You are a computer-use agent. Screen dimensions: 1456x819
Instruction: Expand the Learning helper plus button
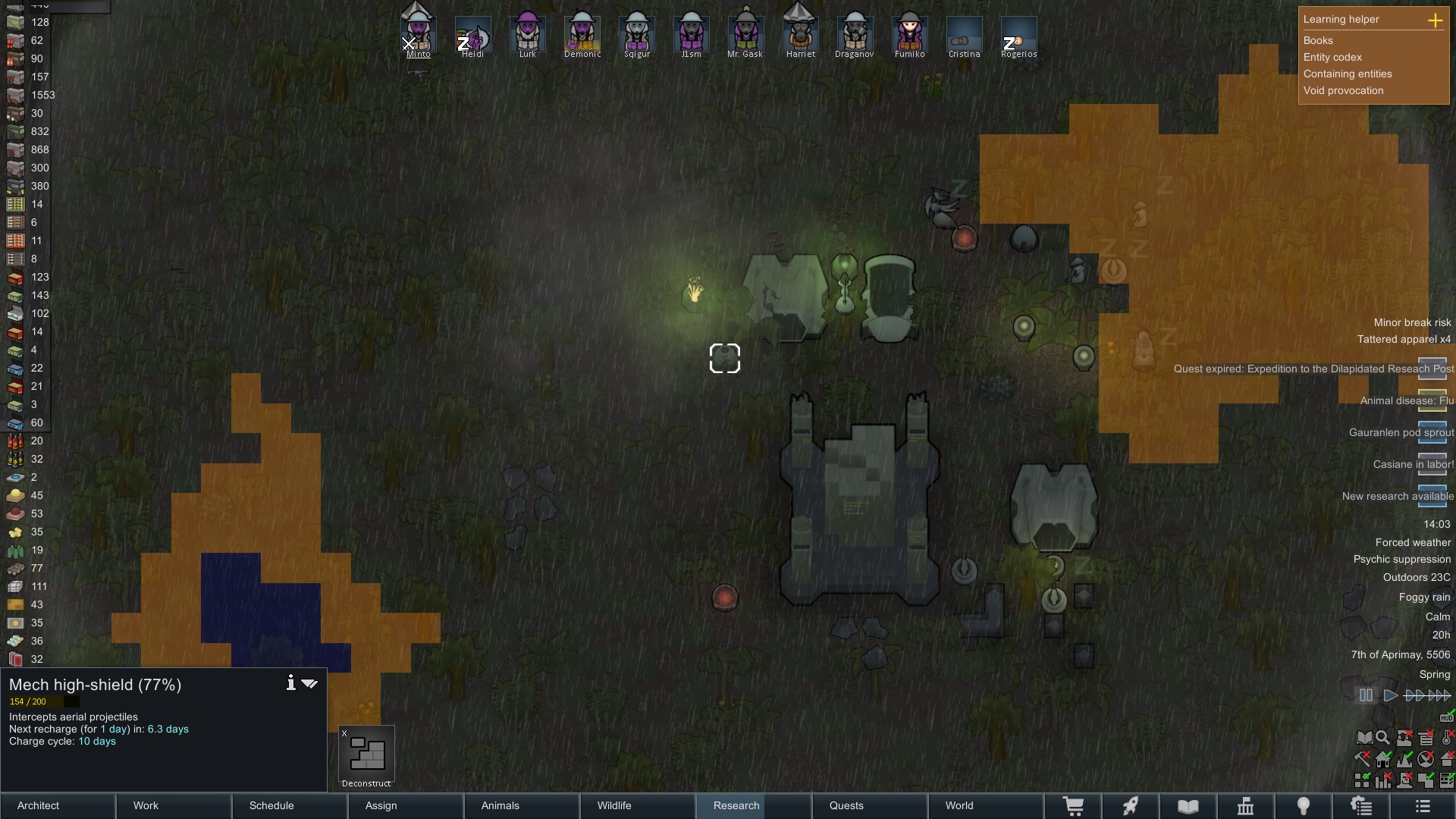[1435, 20]
